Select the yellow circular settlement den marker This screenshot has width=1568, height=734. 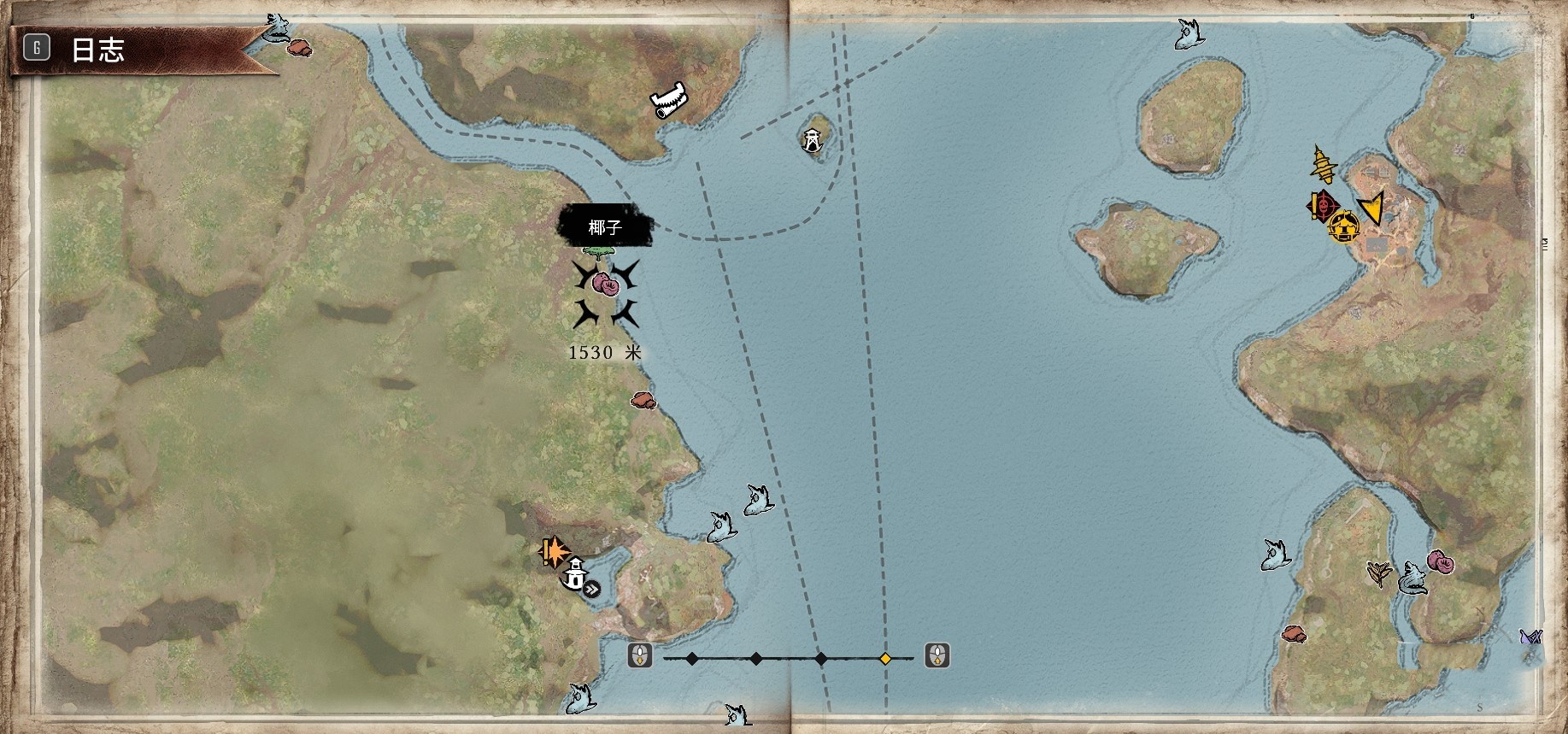click(x=1344, y=226)
